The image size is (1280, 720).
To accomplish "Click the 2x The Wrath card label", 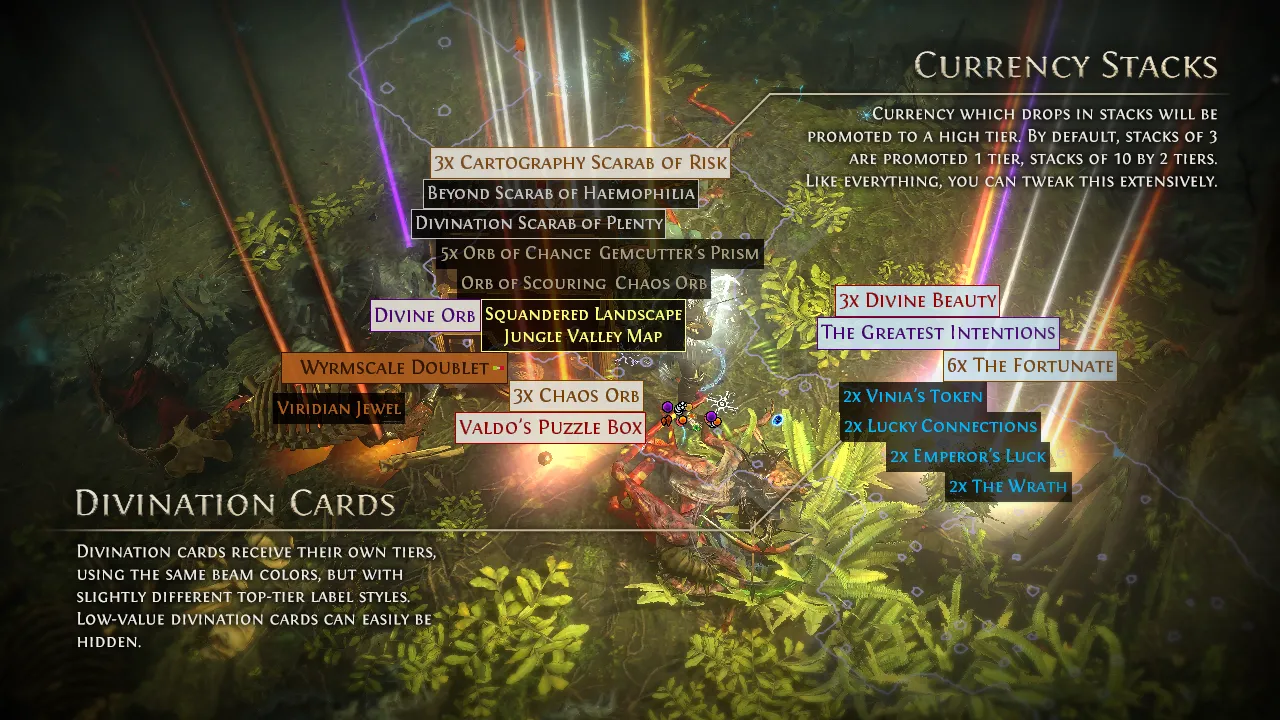I will tap(1008, 487).
